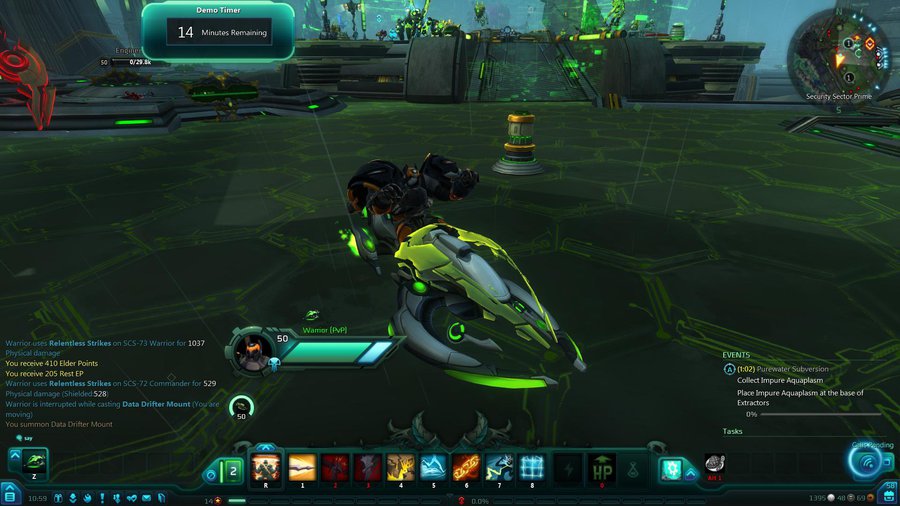The image size is (900, 506).
Task: Use the lightning figure ability in slot 7
Action: [x=499, y=467]
